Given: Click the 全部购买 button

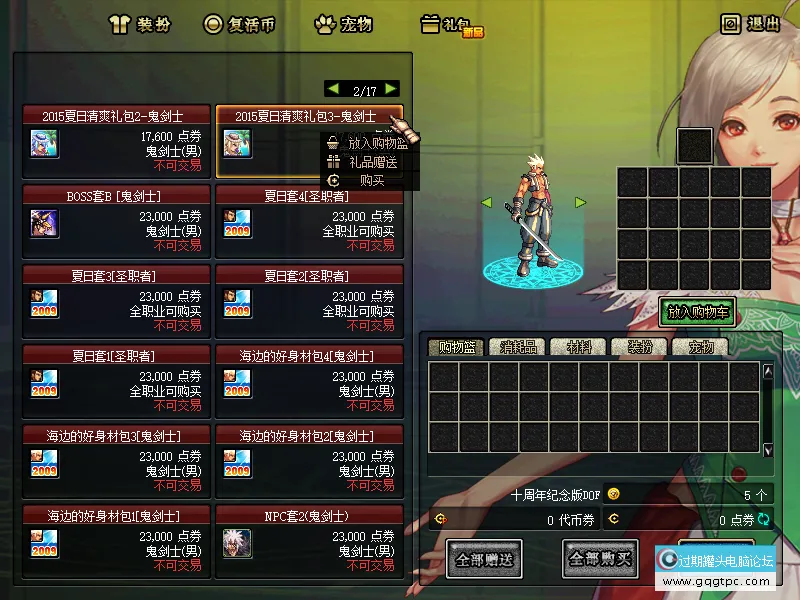Looking at the screenshot, I should 599,559.
